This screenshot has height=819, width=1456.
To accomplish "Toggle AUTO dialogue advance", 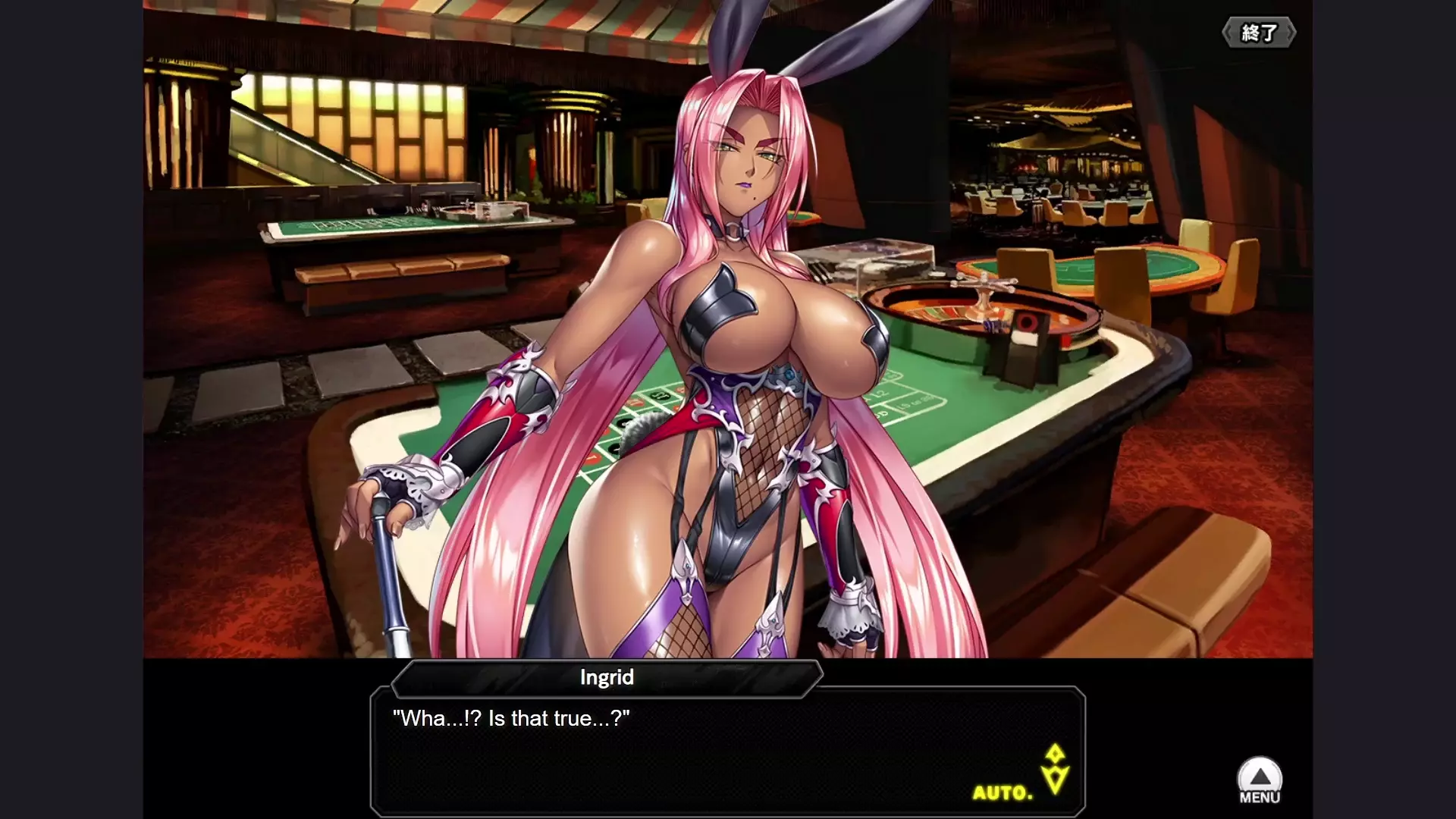I will pos(1003,793).
